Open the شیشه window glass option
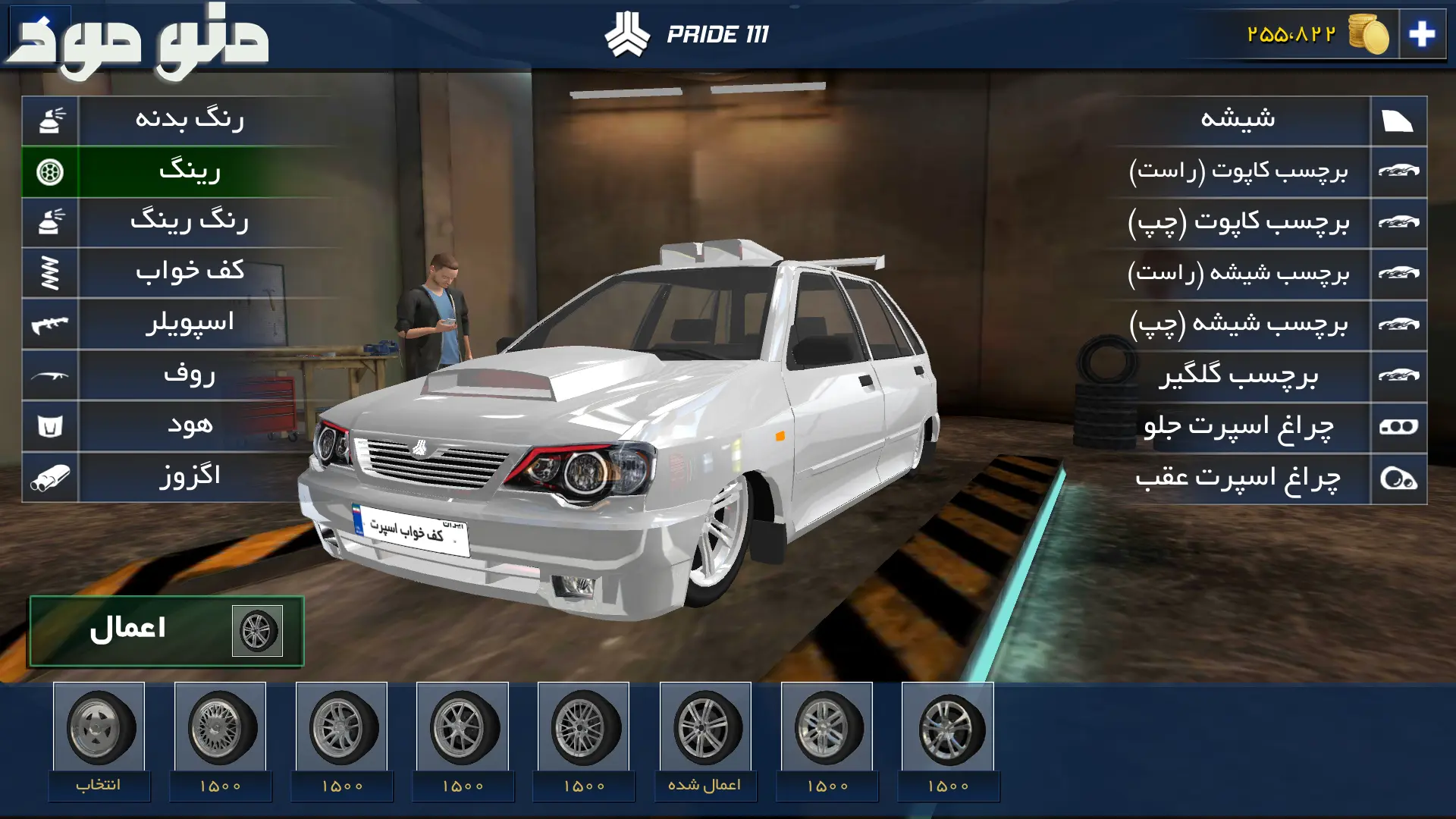This screenshot has width=1456, height=819. [1238, 120]
